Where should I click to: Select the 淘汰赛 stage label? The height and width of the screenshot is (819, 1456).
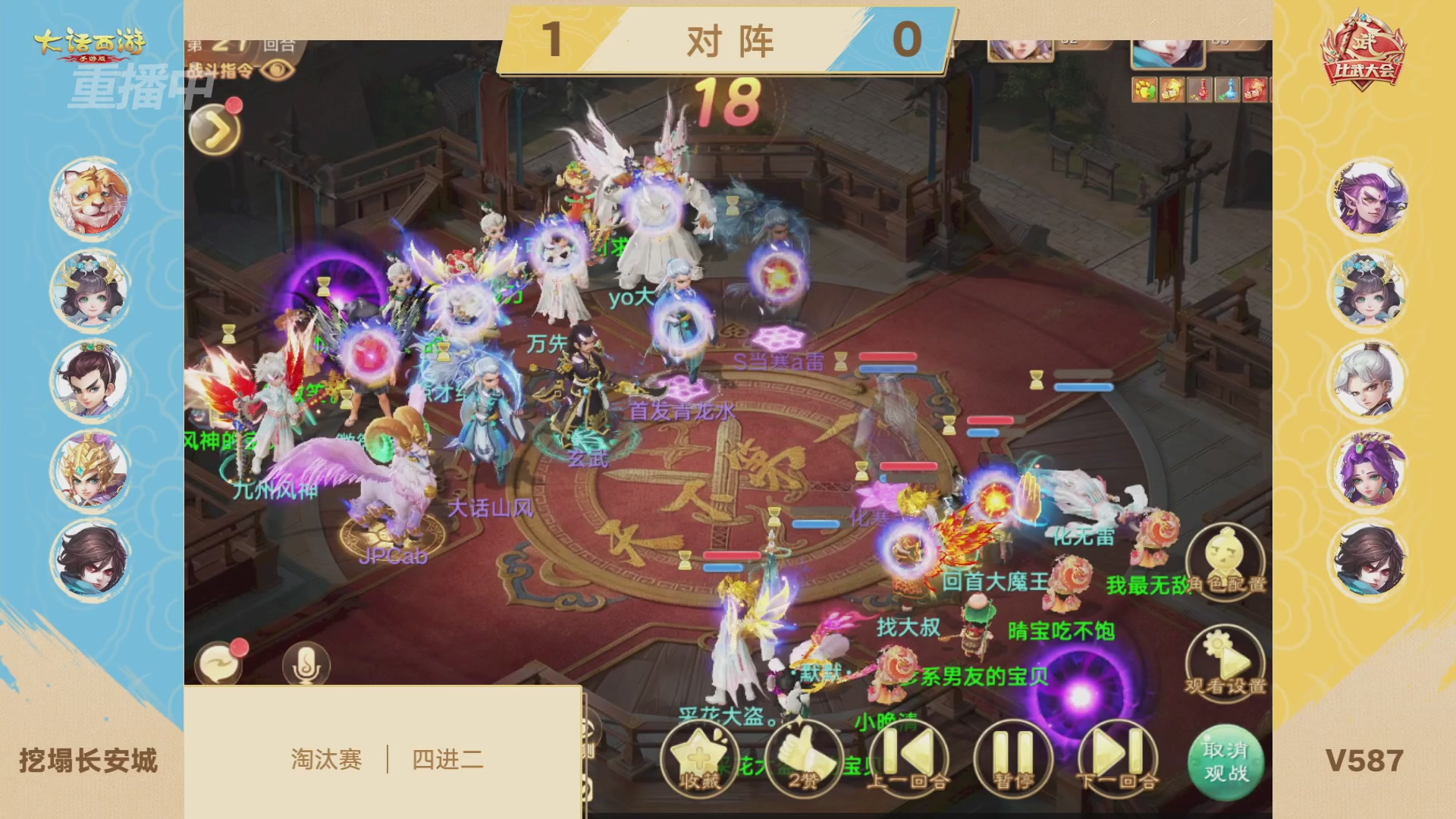coord(328,758)
